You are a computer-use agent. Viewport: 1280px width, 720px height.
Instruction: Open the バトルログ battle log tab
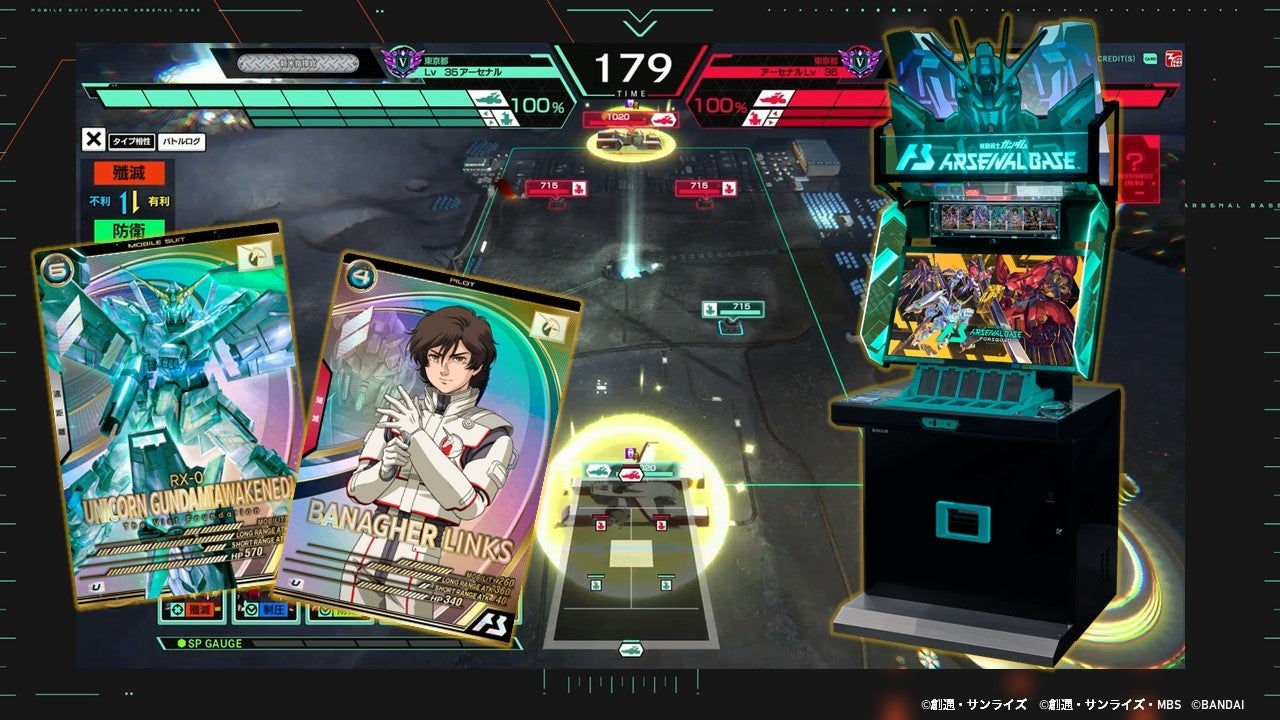point(182,142)
